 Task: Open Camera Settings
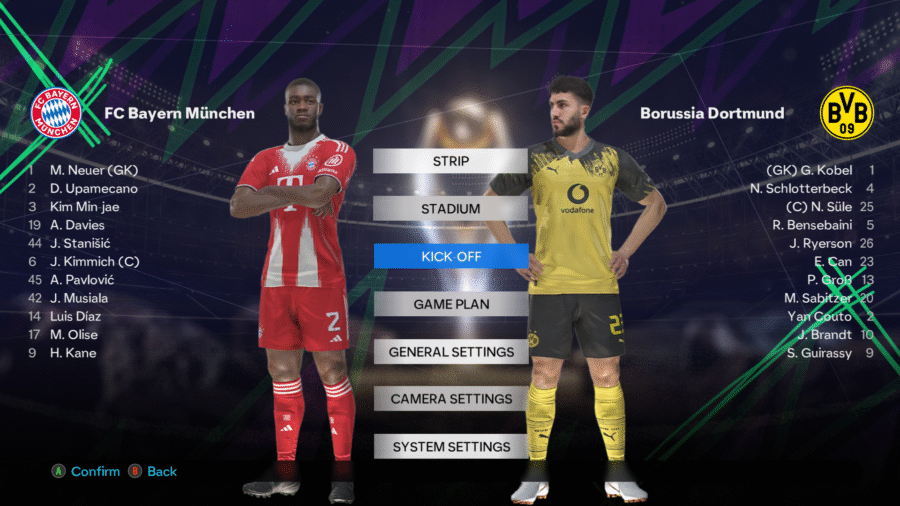(450, 399)
